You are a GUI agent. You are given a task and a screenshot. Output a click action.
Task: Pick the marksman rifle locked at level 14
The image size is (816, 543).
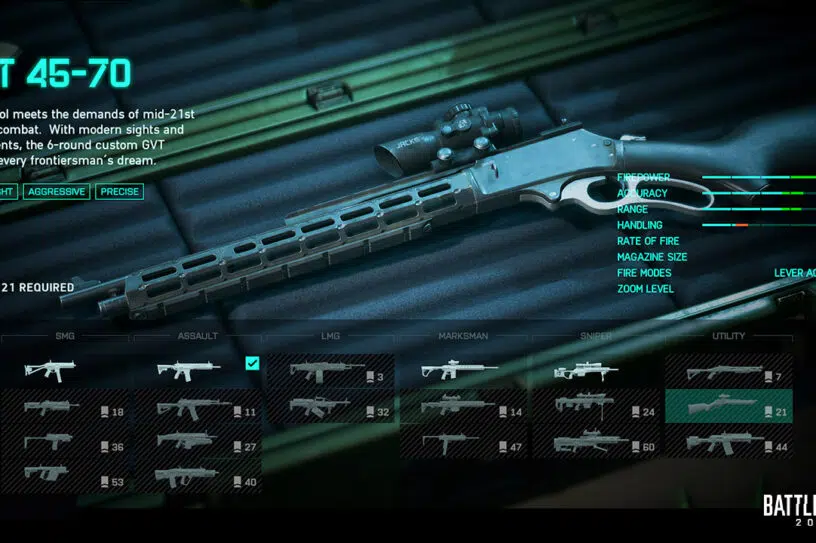click(x=462, y=408)
